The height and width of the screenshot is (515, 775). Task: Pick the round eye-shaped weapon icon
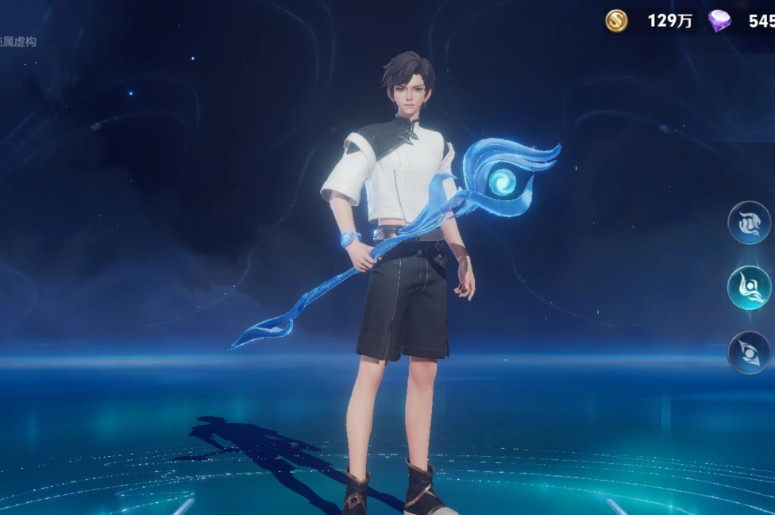point(748,353)
